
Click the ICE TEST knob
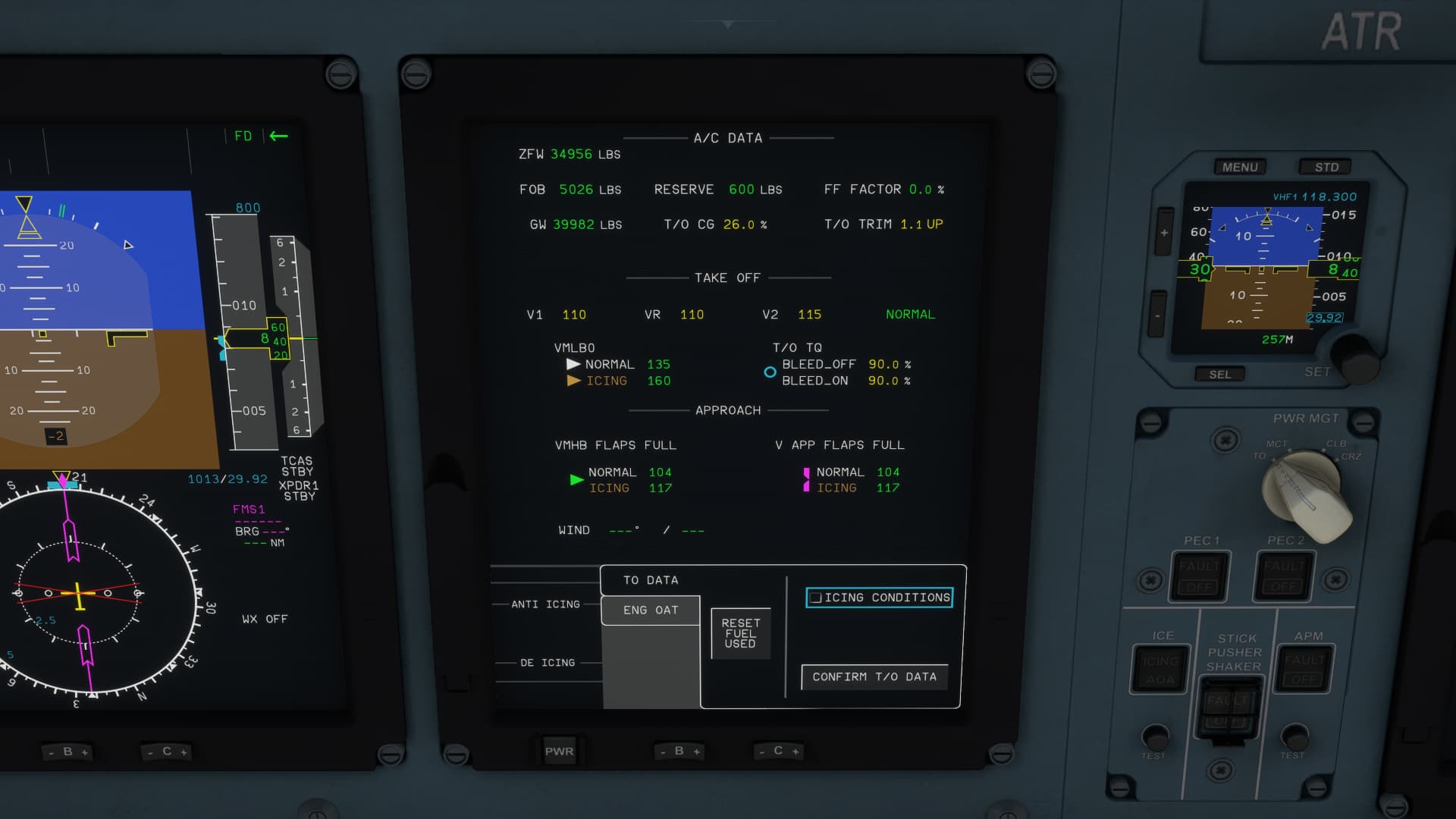(x=1153, y=736)
